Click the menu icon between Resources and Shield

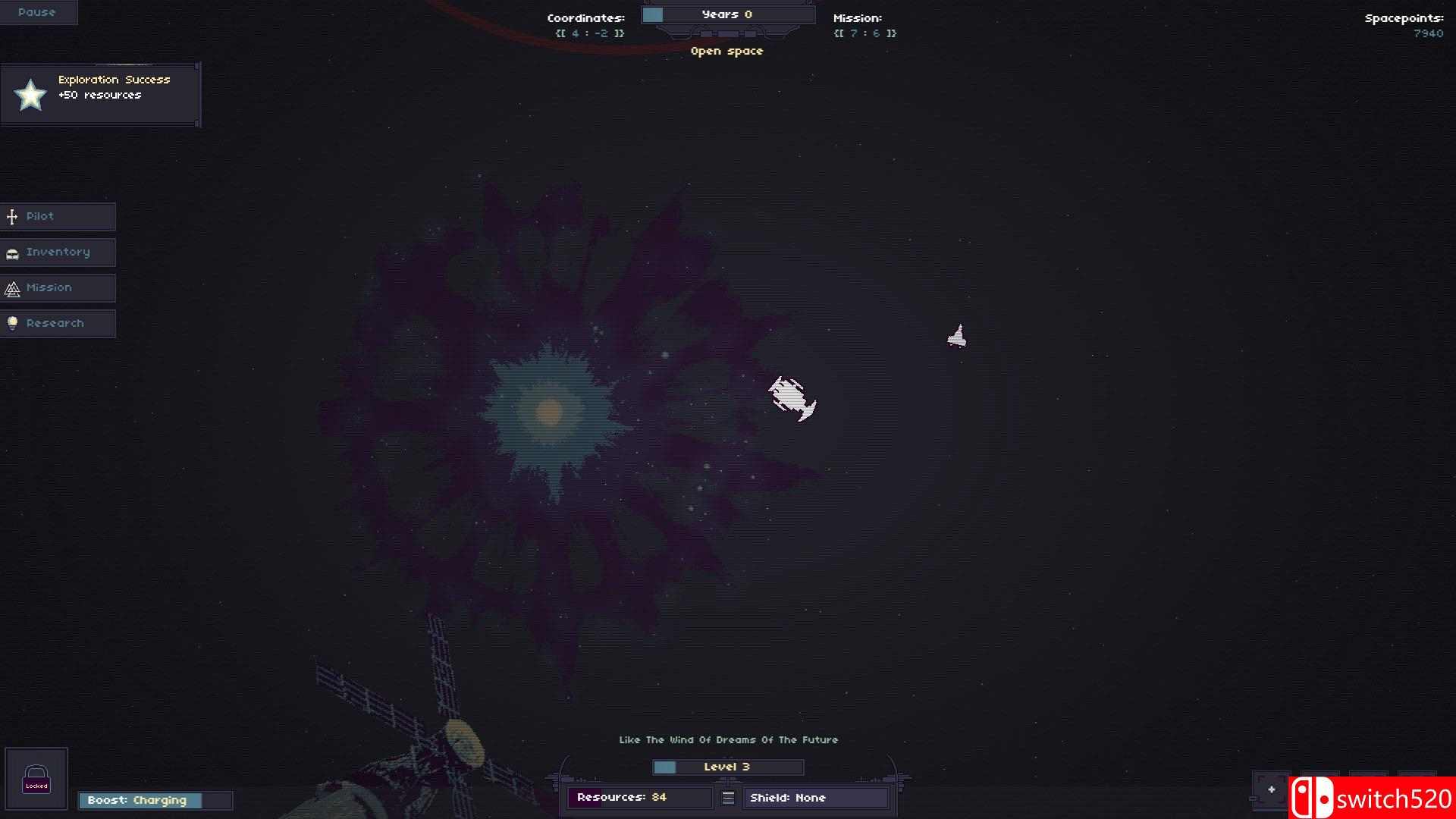728,798
